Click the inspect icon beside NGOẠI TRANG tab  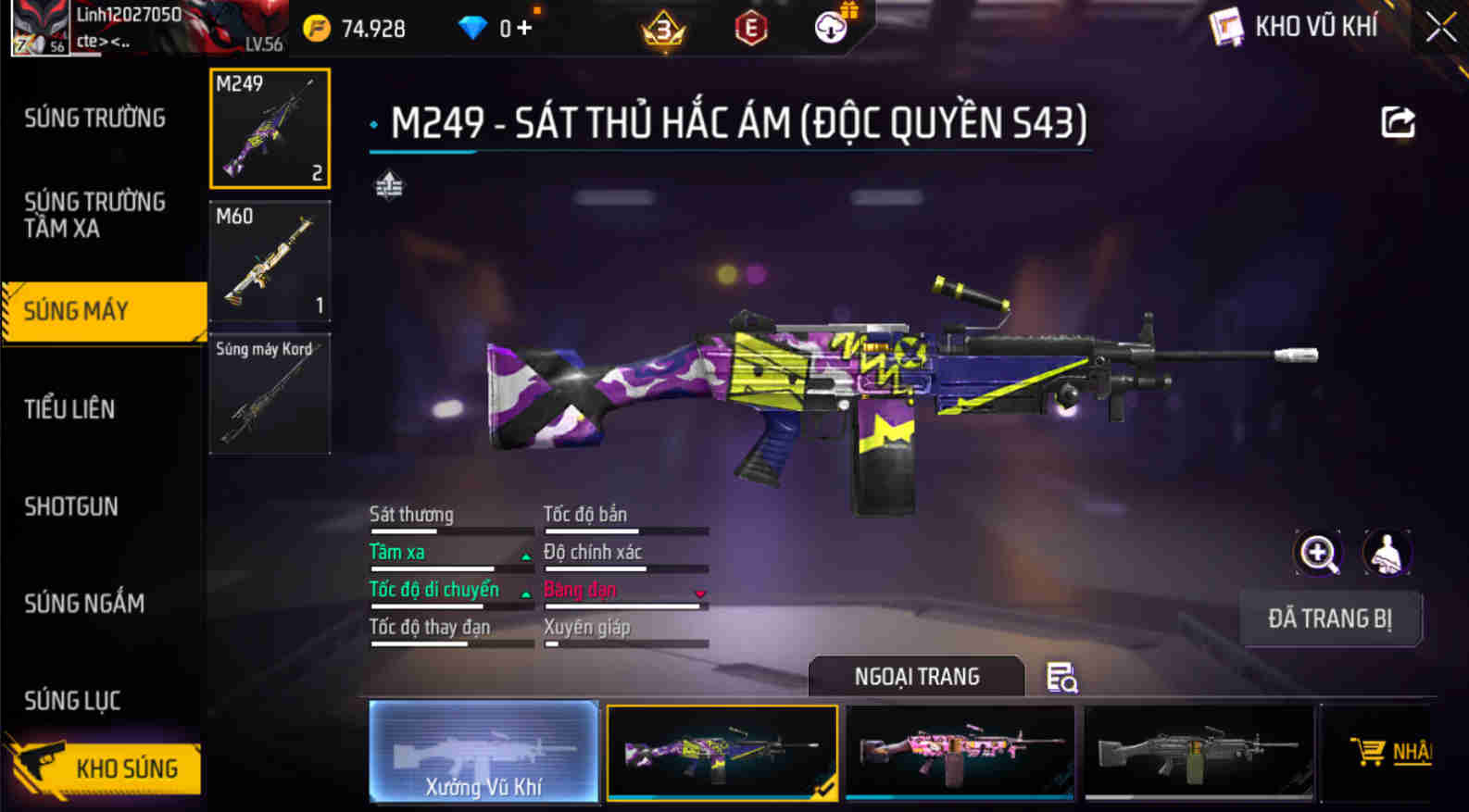[x=1062, y=680]
